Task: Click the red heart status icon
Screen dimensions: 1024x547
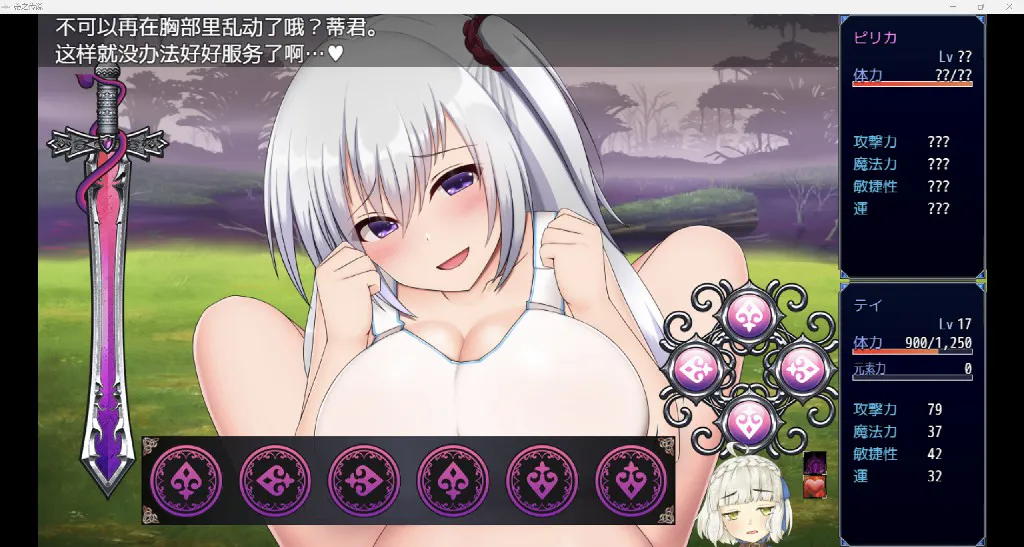Action: 814,487
